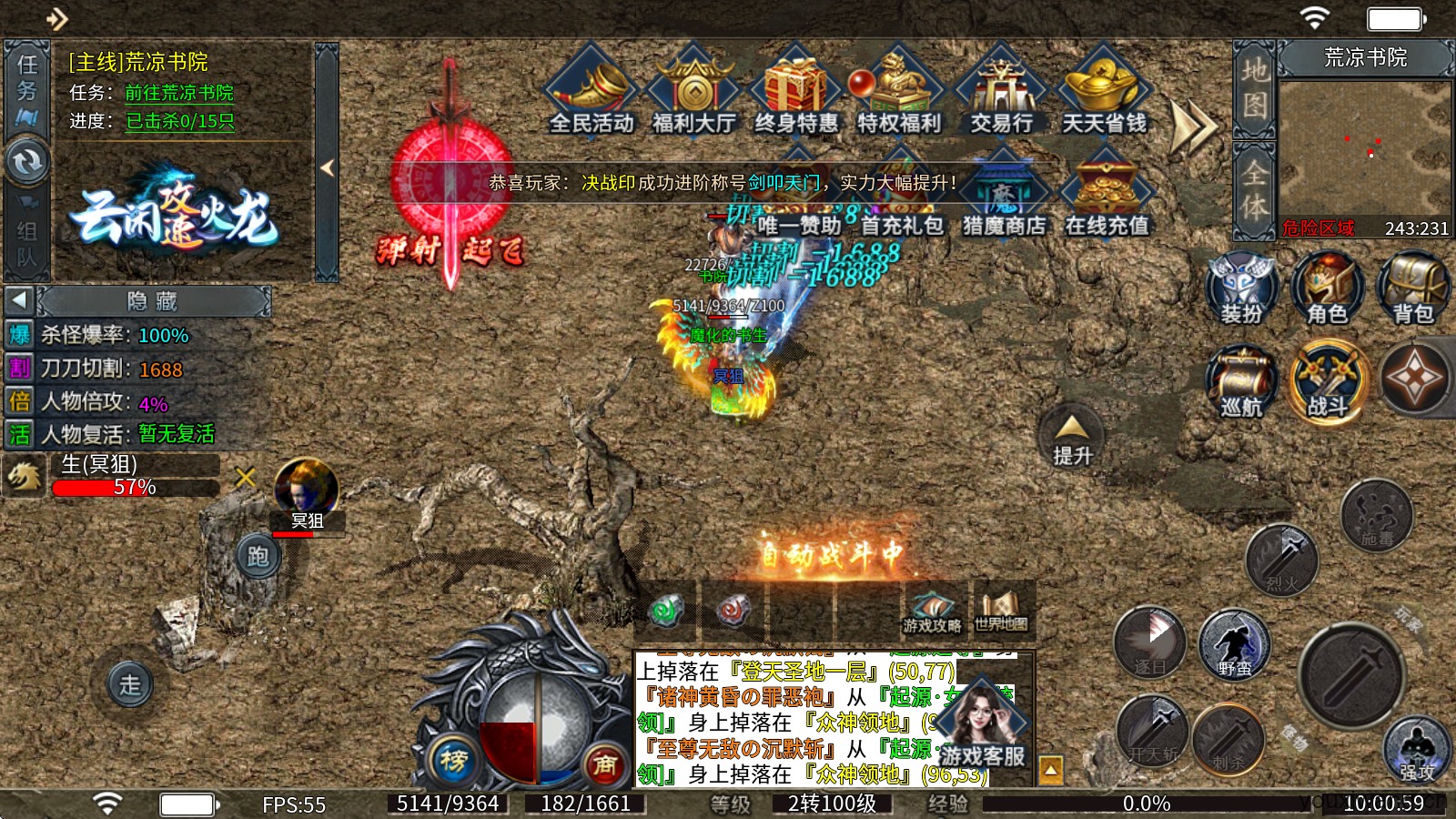Open the 交易行 trading house
1456x819 pixels.
pos(1001,92)
